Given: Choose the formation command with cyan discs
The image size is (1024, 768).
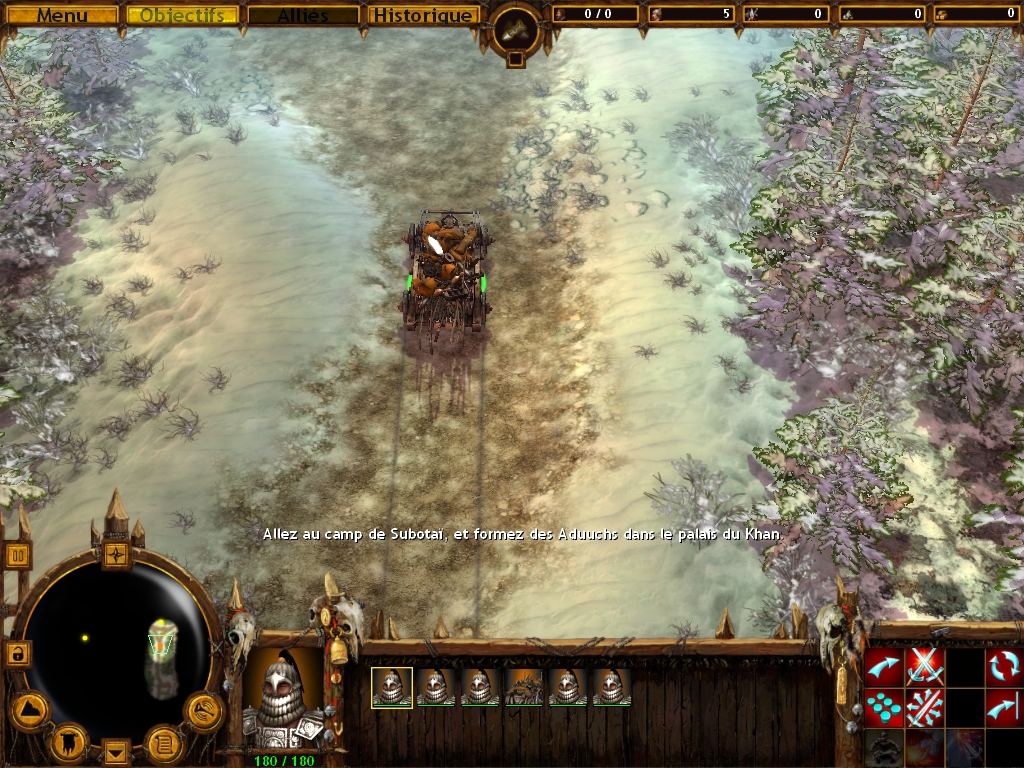Looking at the screenshot, I should (883, 707).
